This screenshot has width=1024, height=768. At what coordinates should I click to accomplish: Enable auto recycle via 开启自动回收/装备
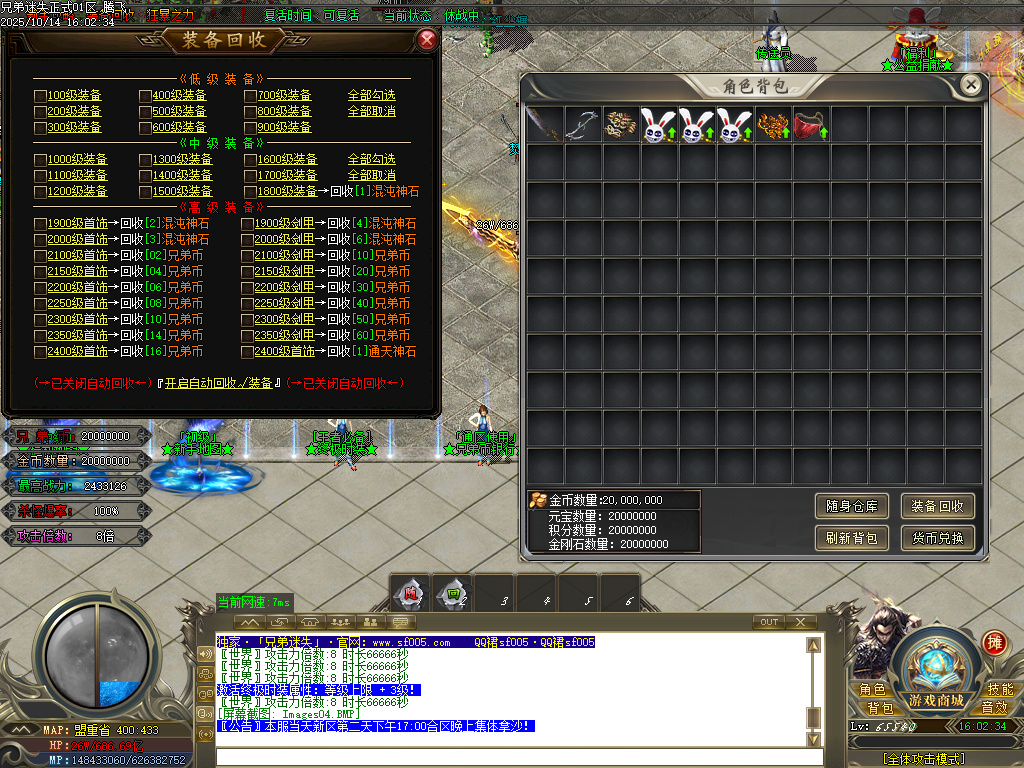tap(219, 383)
